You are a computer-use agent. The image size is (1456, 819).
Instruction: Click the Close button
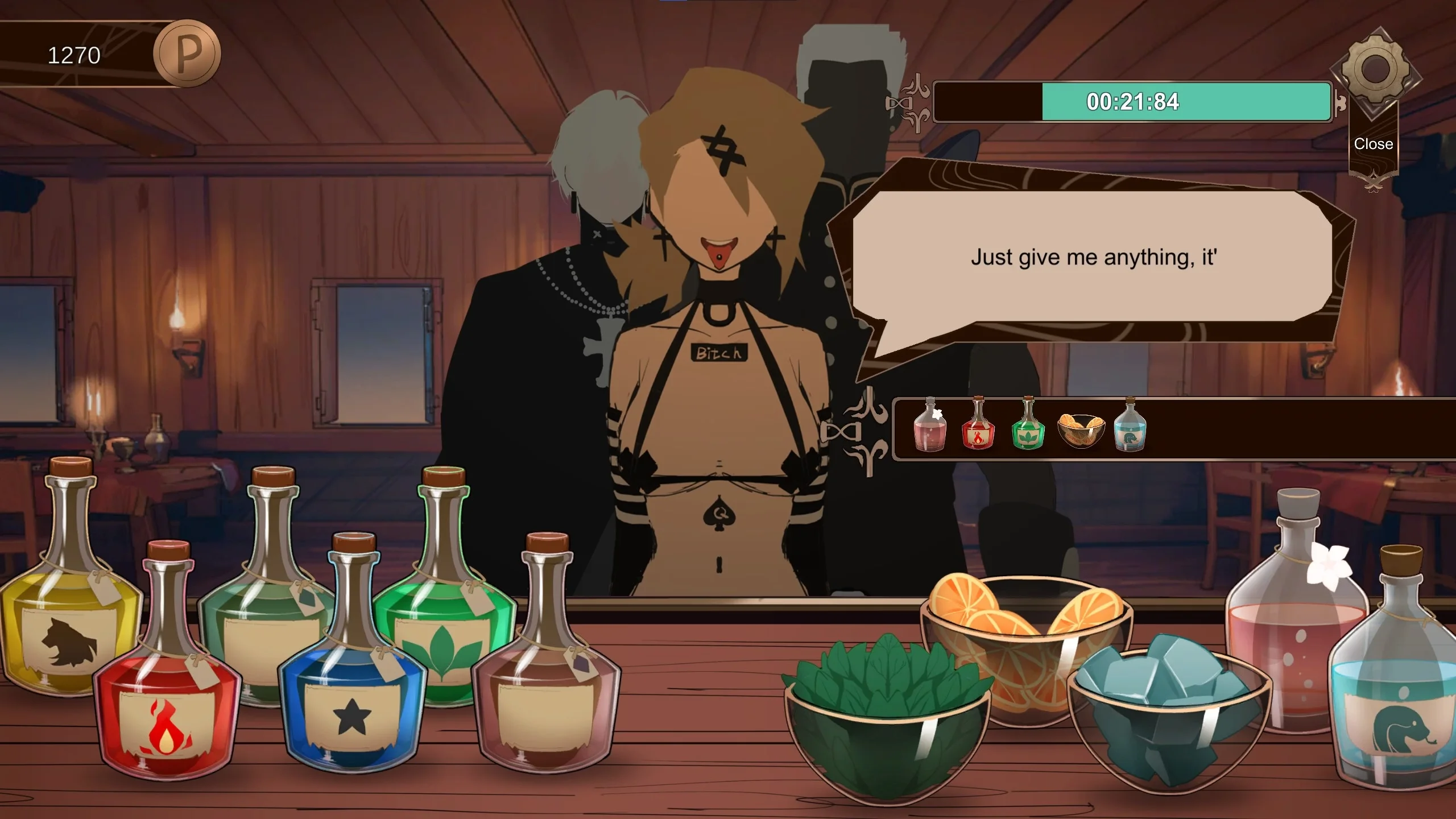pos(1373,144)
